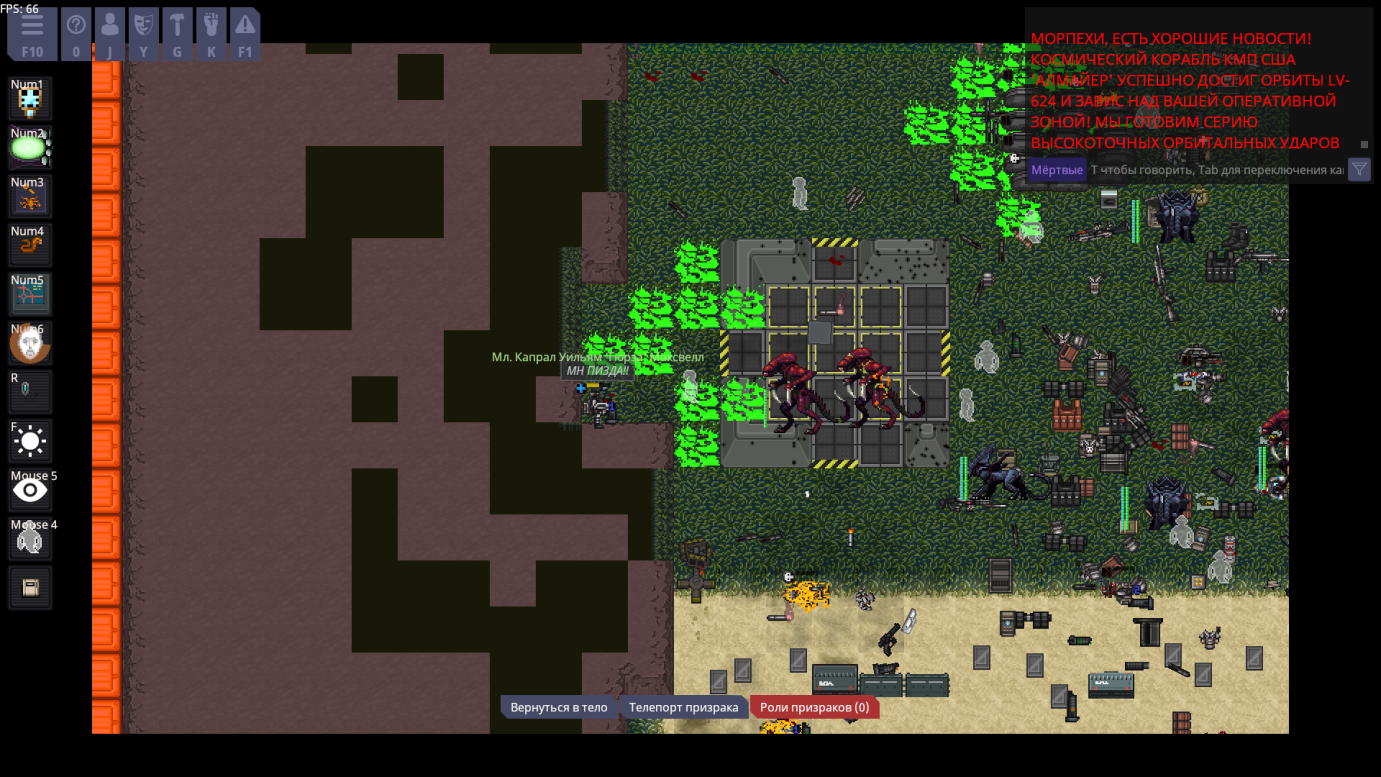Toggle the eye visibility action

(30, 490)
